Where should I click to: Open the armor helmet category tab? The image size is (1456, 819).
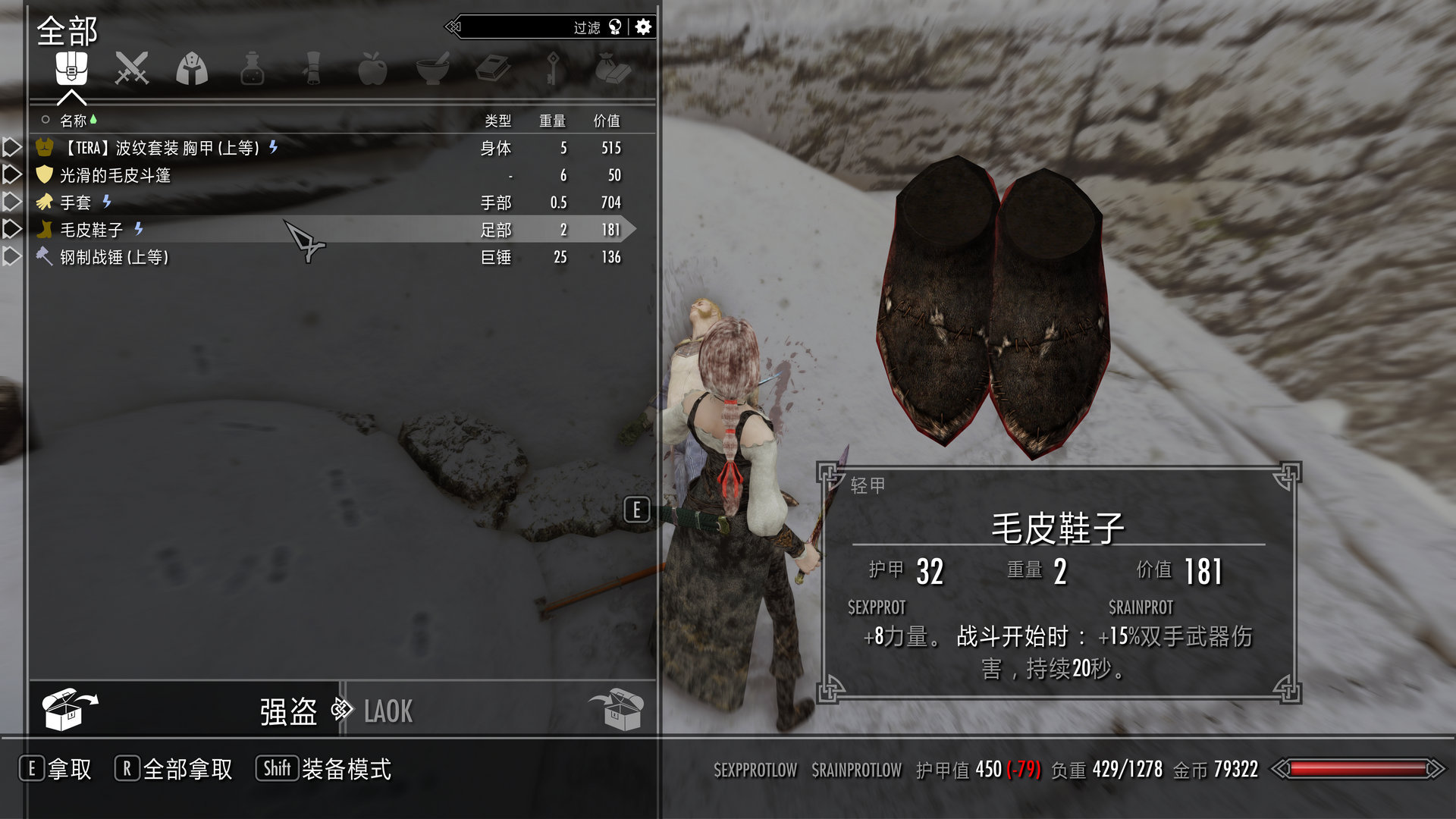coord(192,69)
